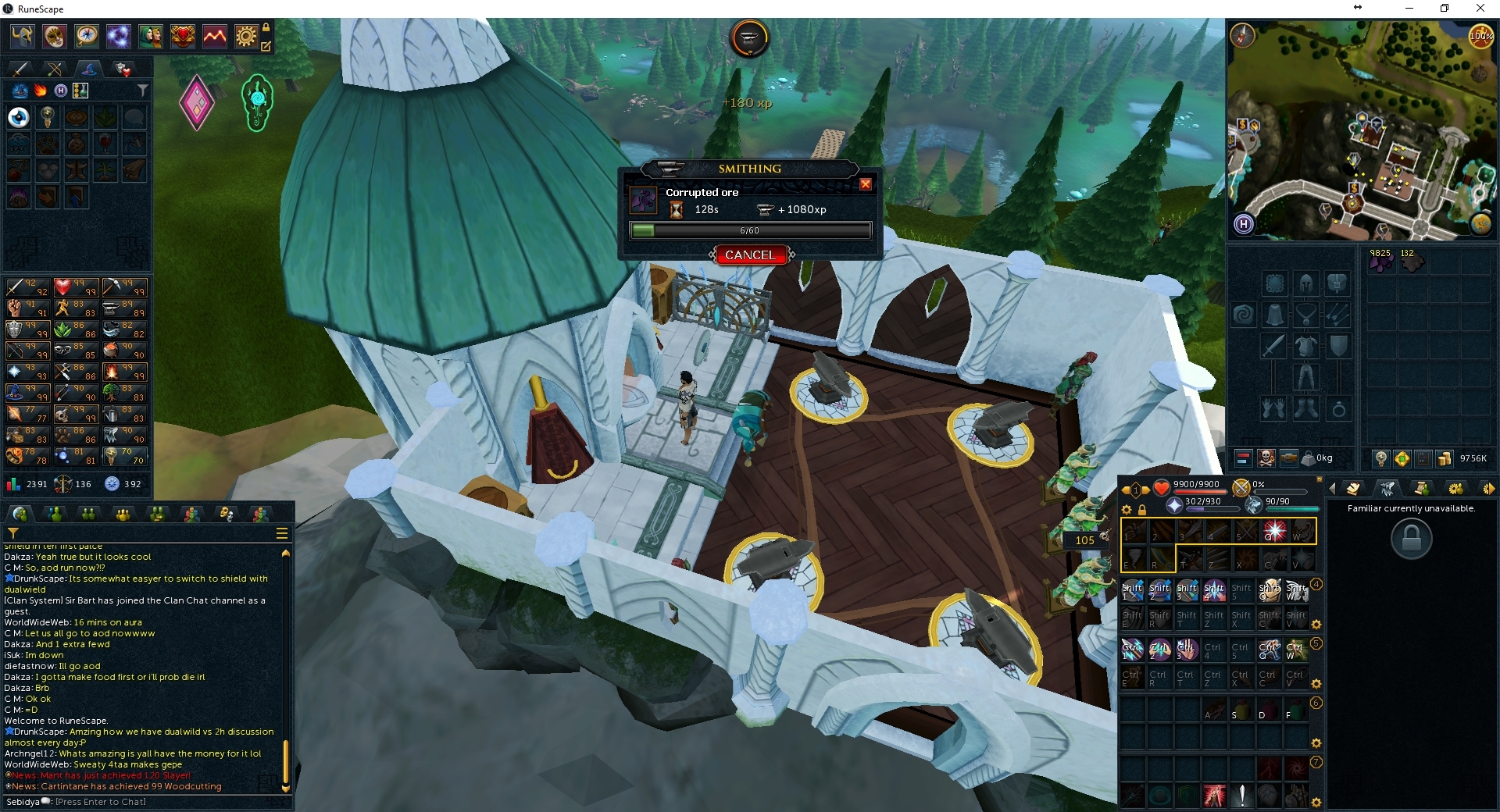This screenshot has height=812, width=1500.
Task: Open the Powers icon with blue sparkles
Action: coord(118,36)
